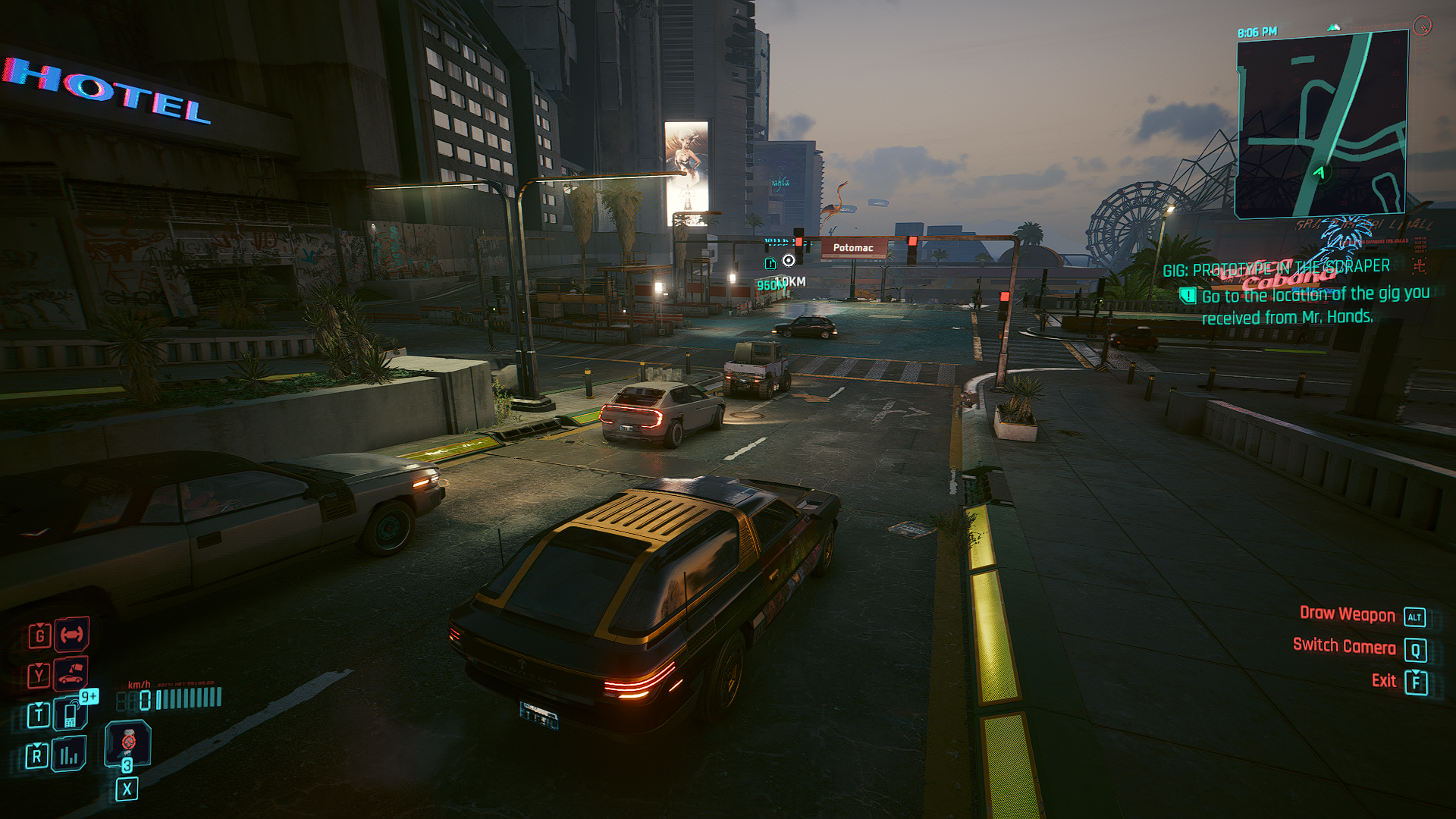Open the Prototype in the Scraper gig tracker
1456x819 pixels.
[x=1276, y=268]
